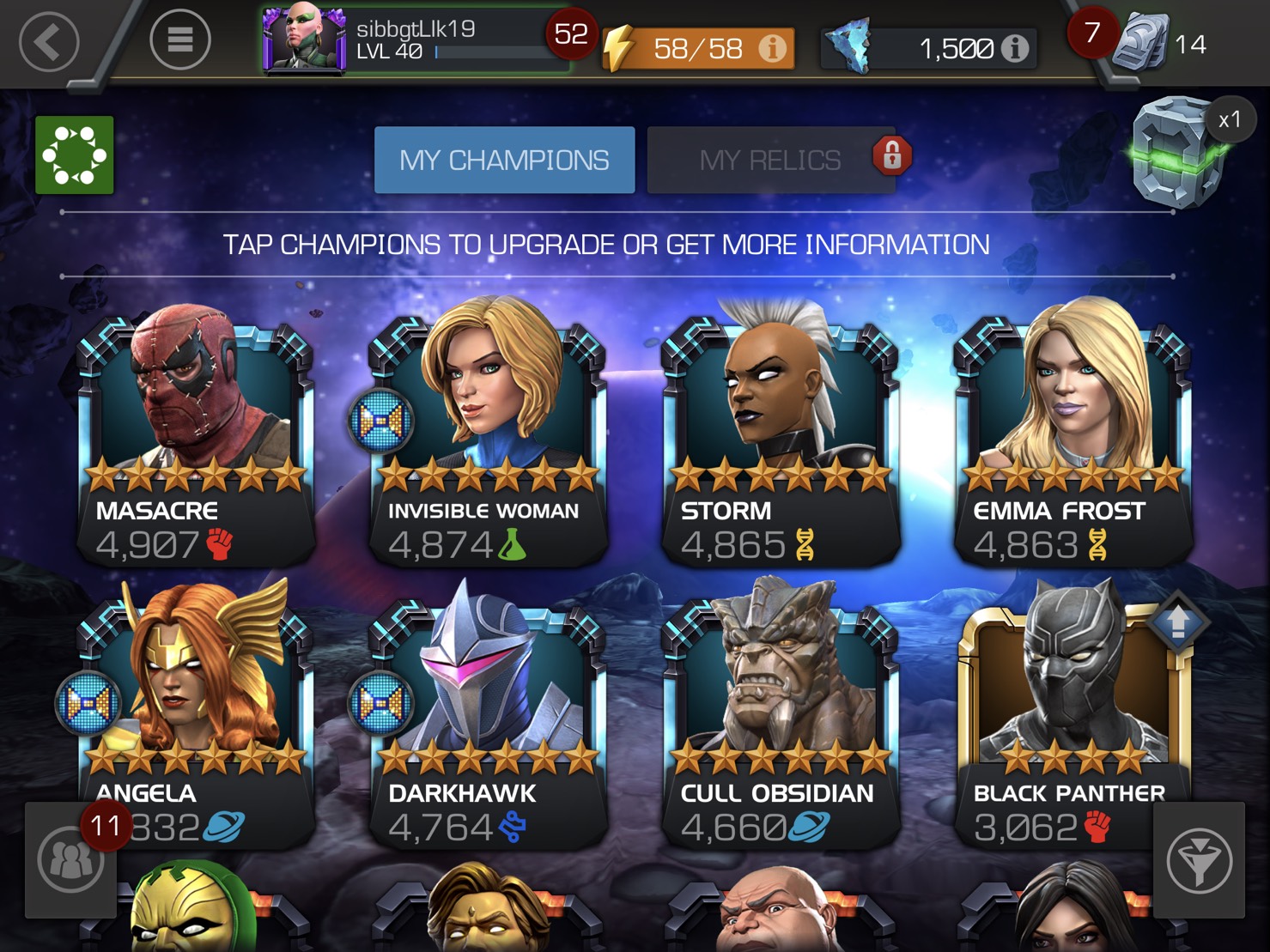Select the blue synergy badge on Invisible Woman
The image size is (1270, 952).
pyautogui.click(x=379, y=421)
